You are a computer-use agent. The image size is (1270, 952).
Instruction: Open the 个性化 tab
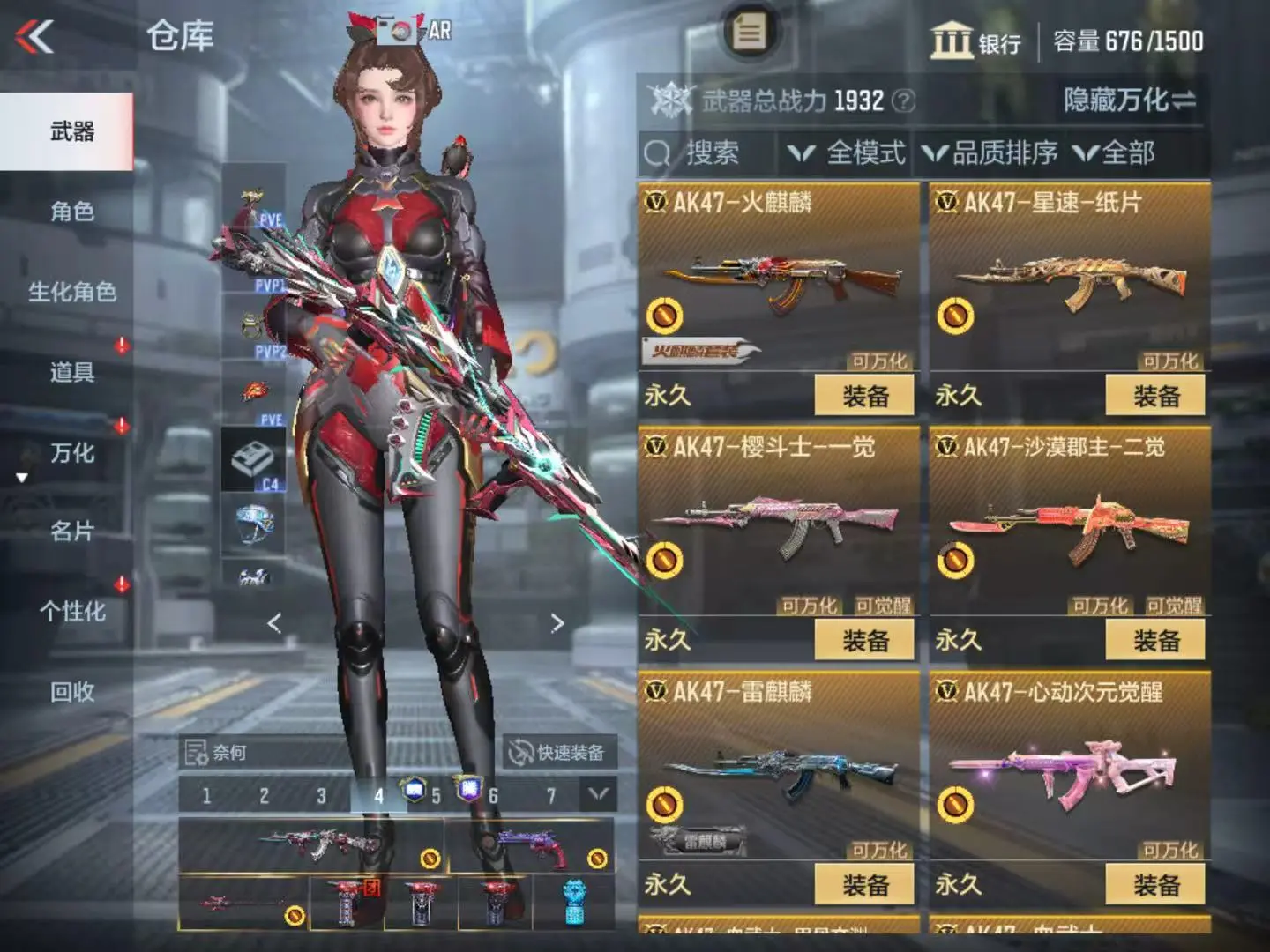tap(71, 612)
